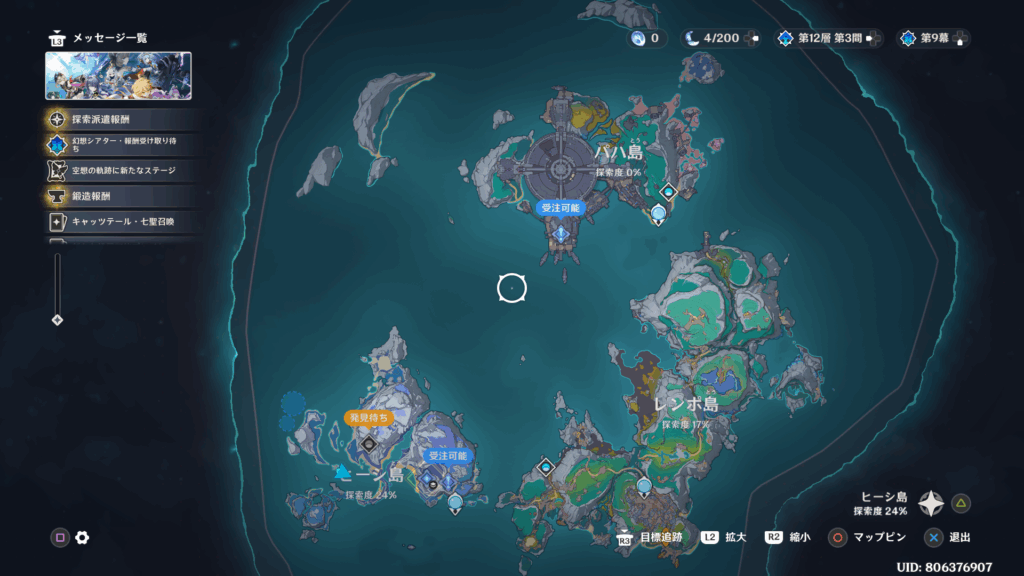Select the 鍛造報酬 forging reward entry
Image resolution: width=1024 pixels, height=576 pixels.
[x=120, y=196]
